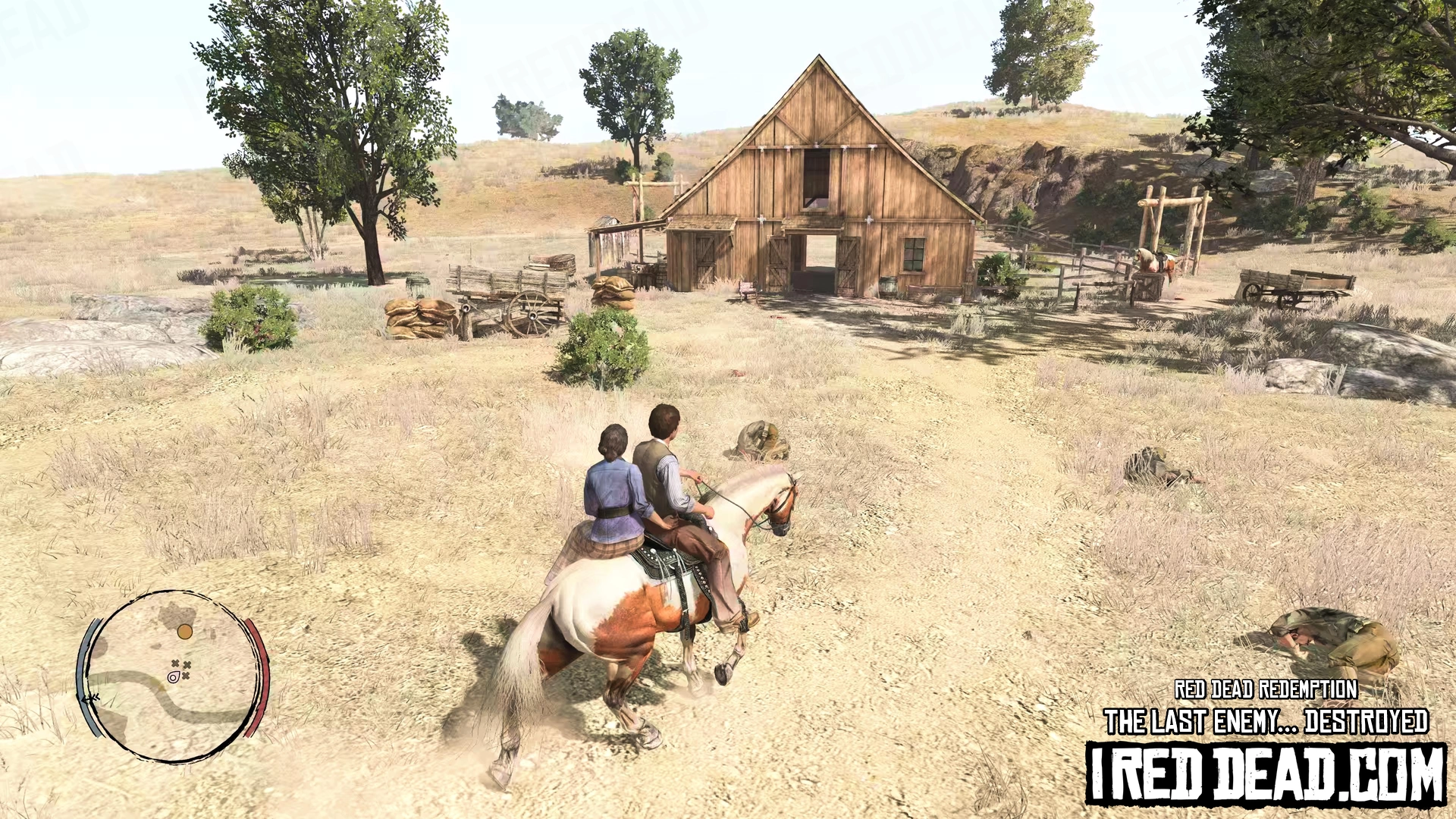Screen dimensions: 1456x819
Task: Click the player position marker on the minimap
Action: pos(174,676)
